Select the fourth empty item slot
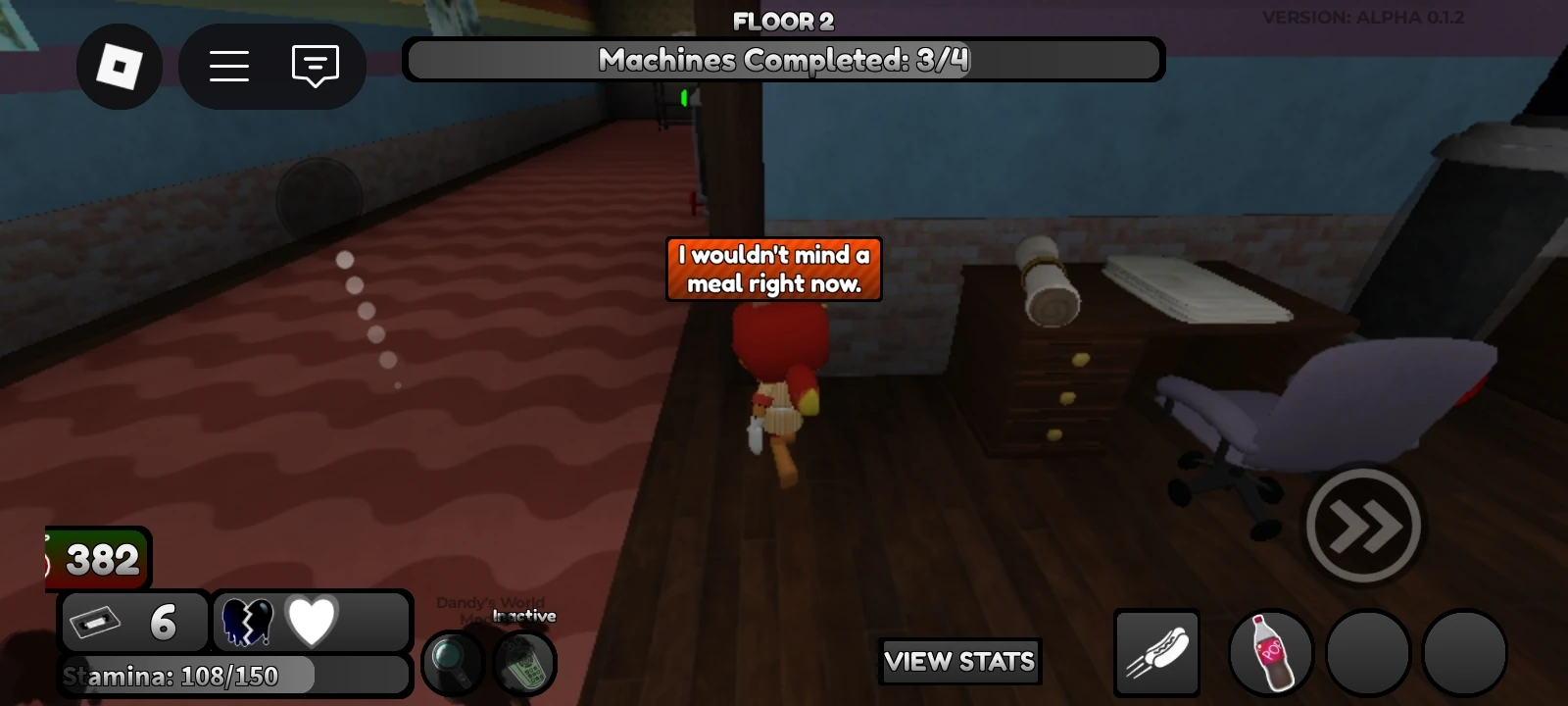 (1465, 652)
